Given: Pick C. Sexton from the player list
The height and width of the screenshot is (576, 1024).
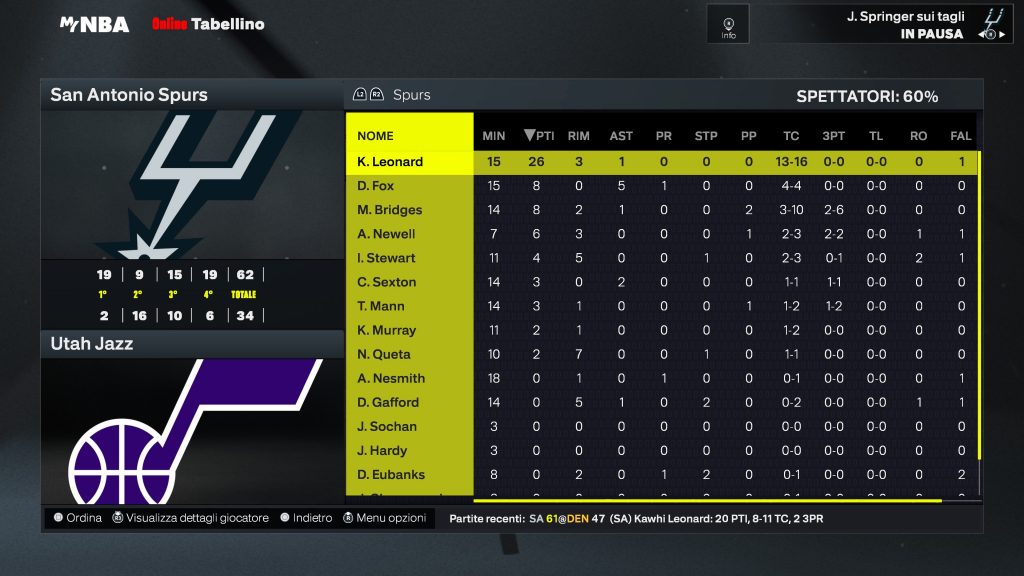Looking at the screenshot, I should click(x=384, y=282).
